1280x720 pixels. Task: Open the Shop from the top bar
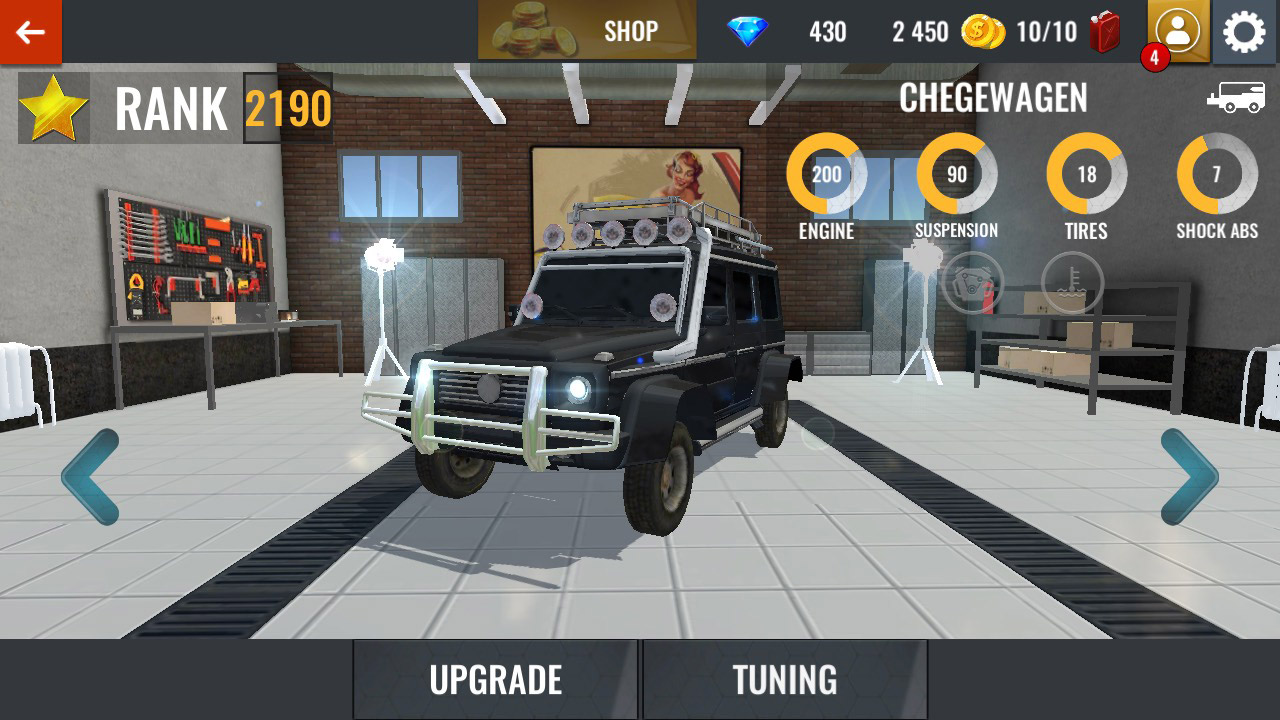[x=585, y=31]
